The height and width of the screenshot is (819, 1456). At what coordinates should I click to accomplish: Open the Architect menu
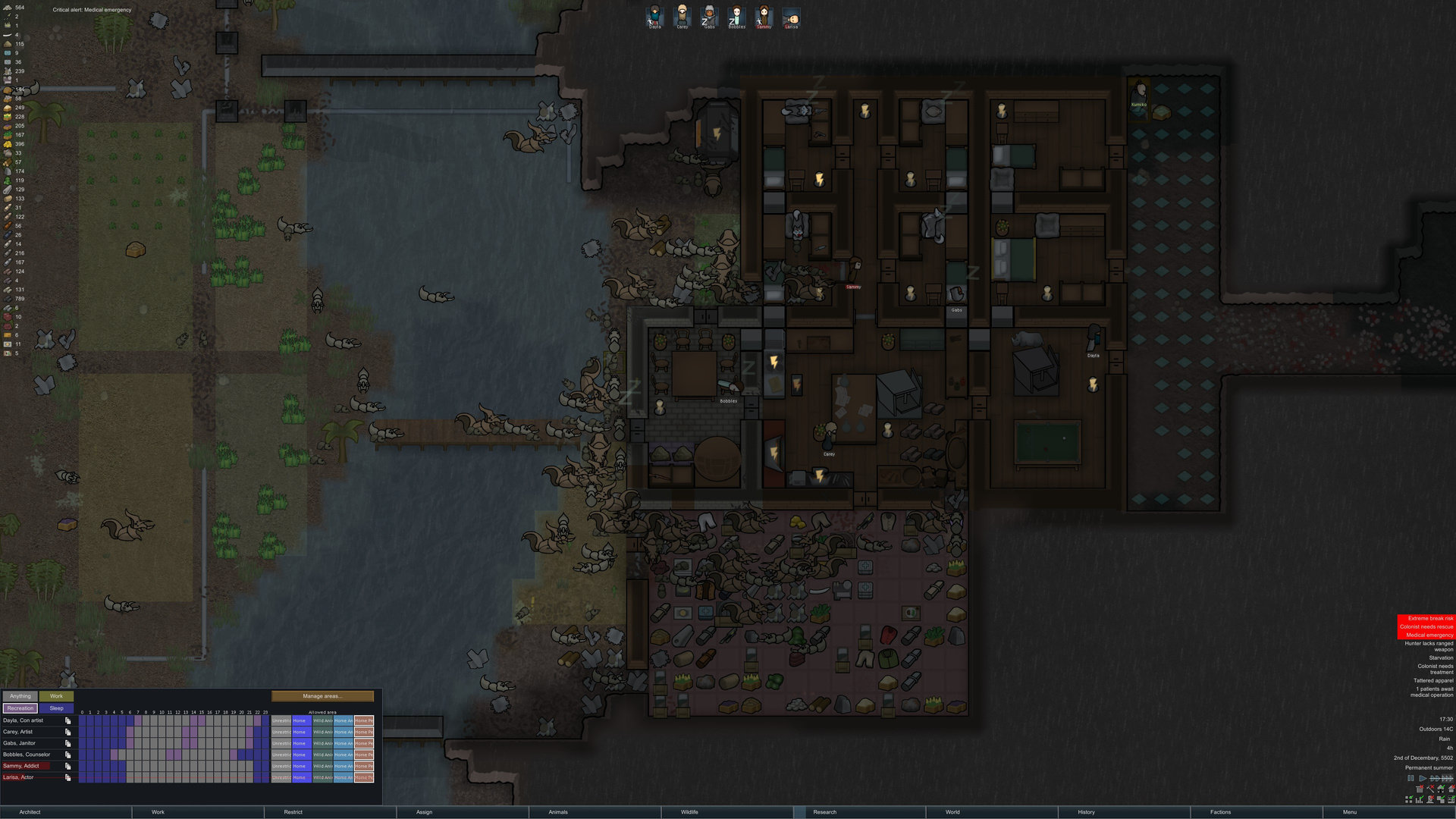tap(30, 812)
